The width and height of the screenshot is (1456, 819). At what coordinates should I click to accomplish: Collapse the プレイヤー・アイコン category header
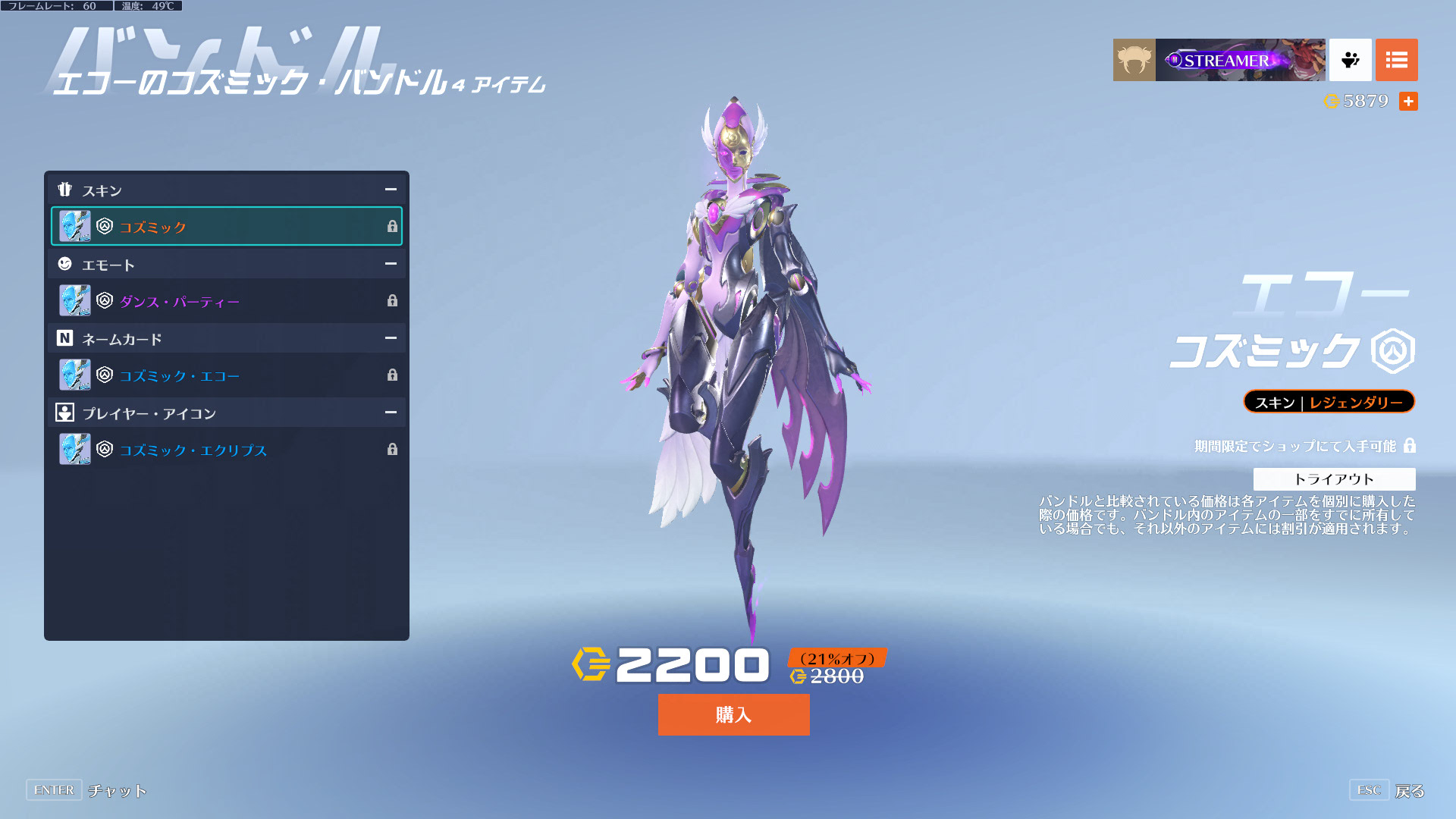click(391, 413)
